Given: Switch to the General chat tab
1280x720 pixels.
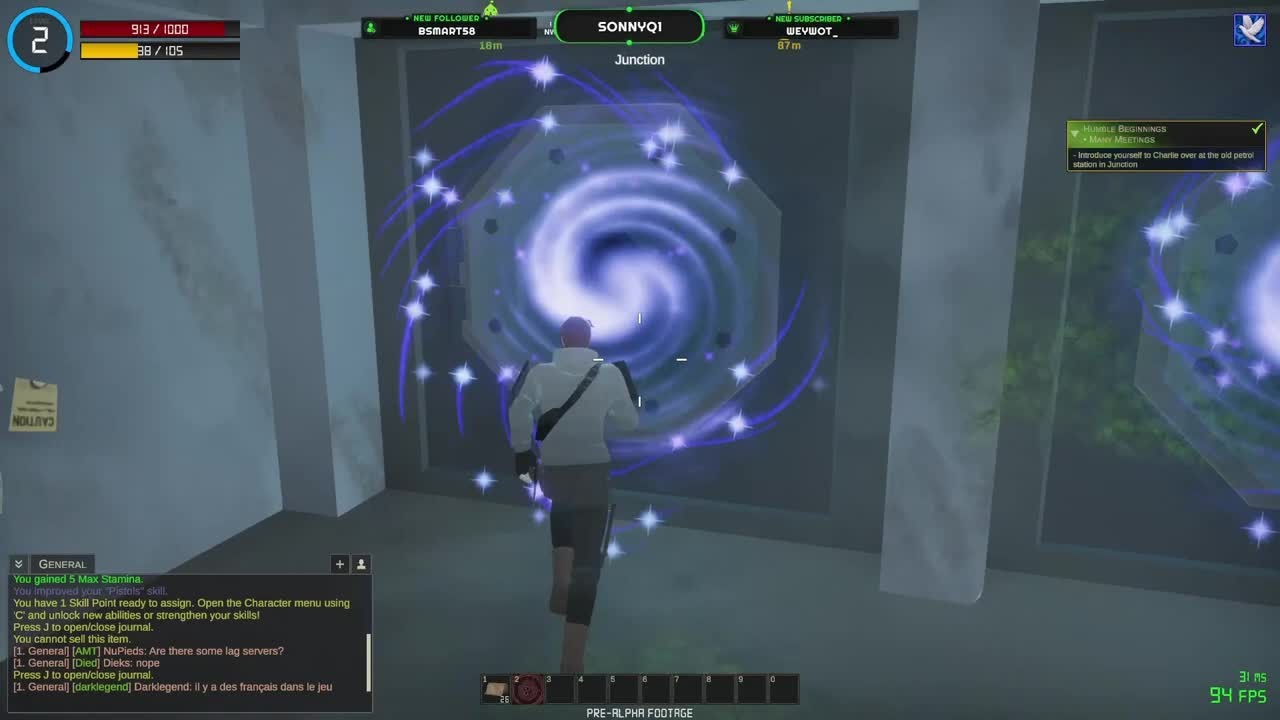Looking at the screenshot, I should [x=62, y=564].
